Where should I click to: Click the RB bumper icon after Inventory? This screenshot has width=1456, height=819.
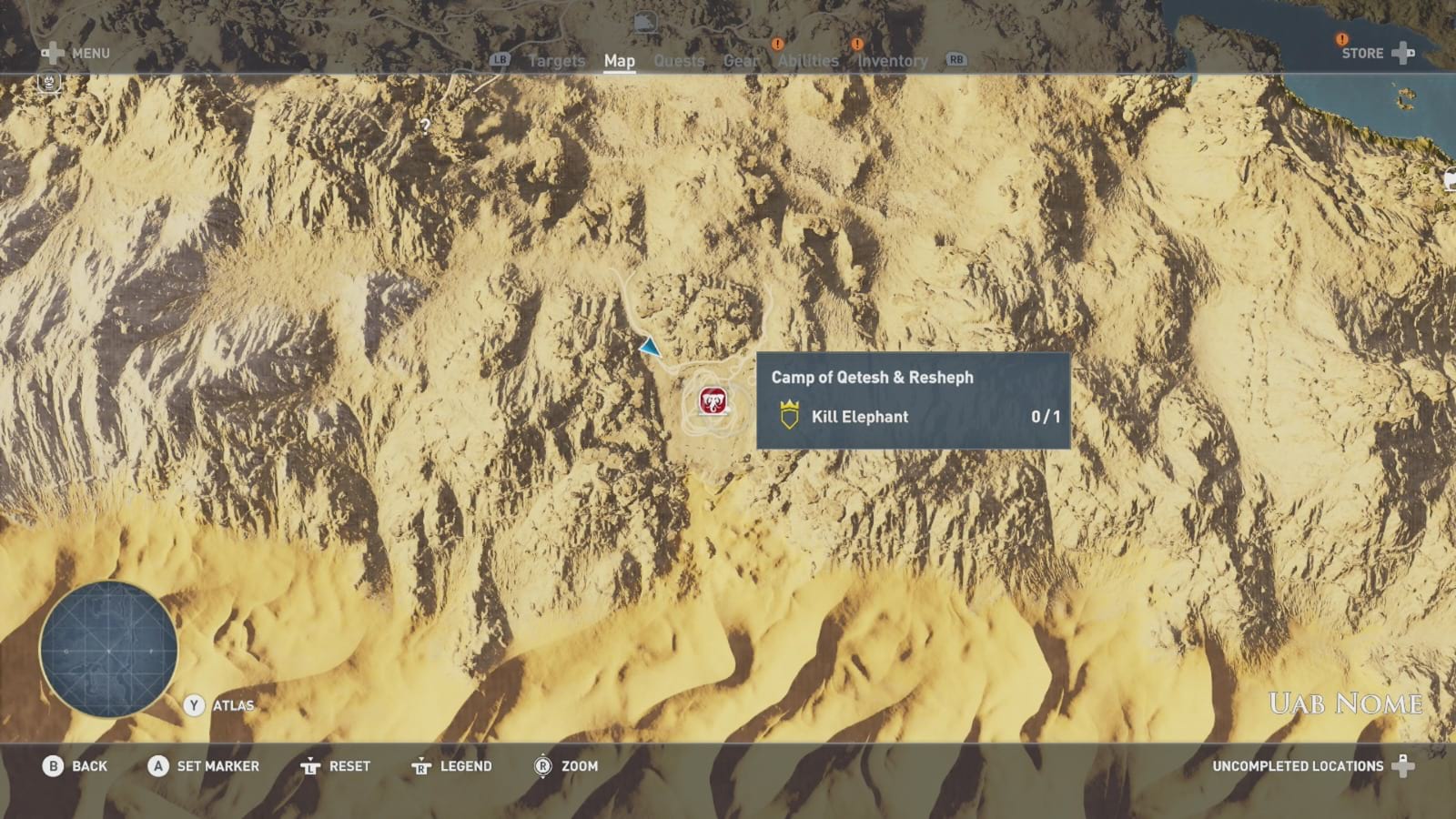tap(955, 60)
